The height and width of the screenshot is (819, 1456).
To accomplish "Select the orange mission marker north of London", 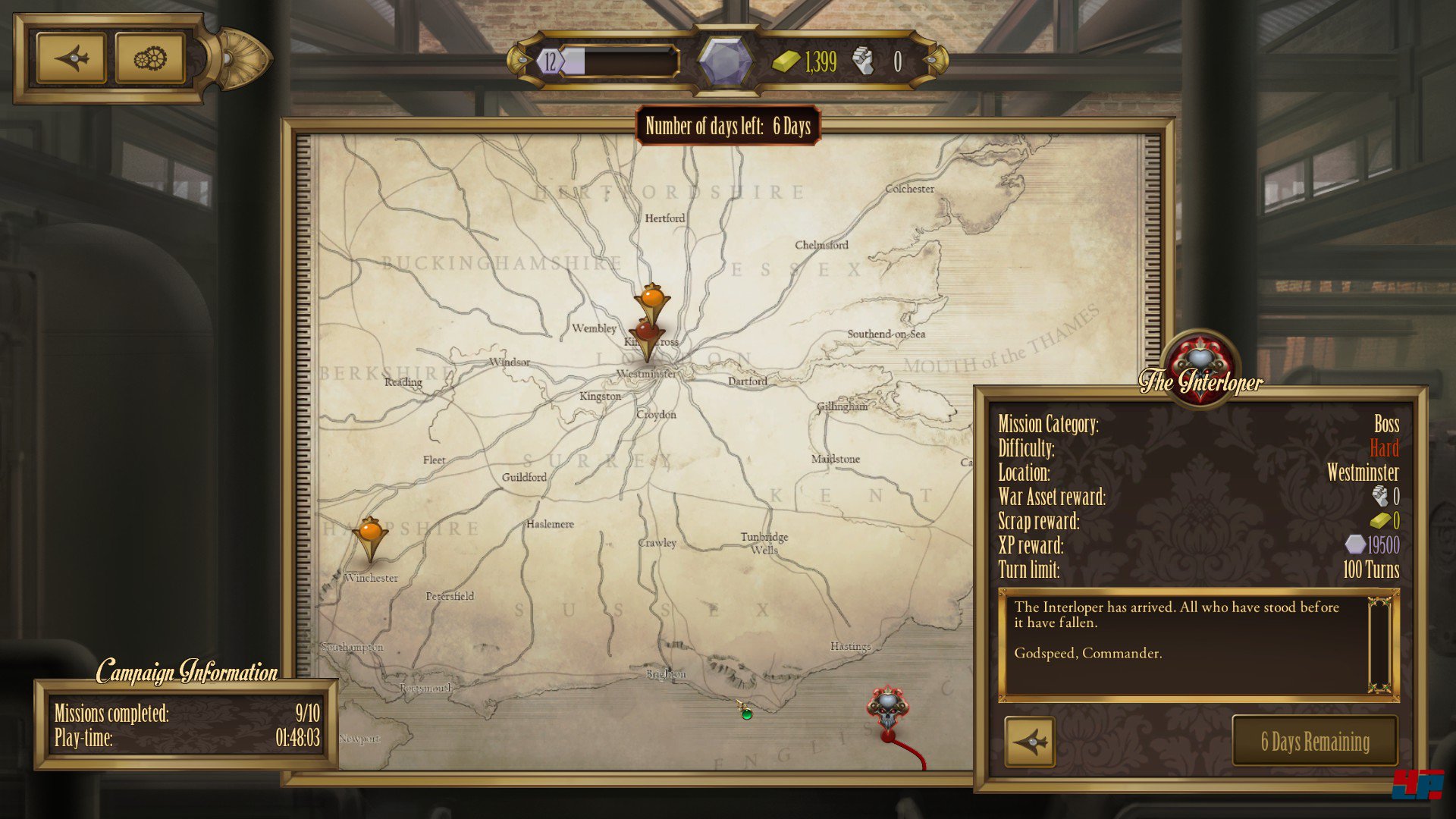I will click(x=652, y=299).
